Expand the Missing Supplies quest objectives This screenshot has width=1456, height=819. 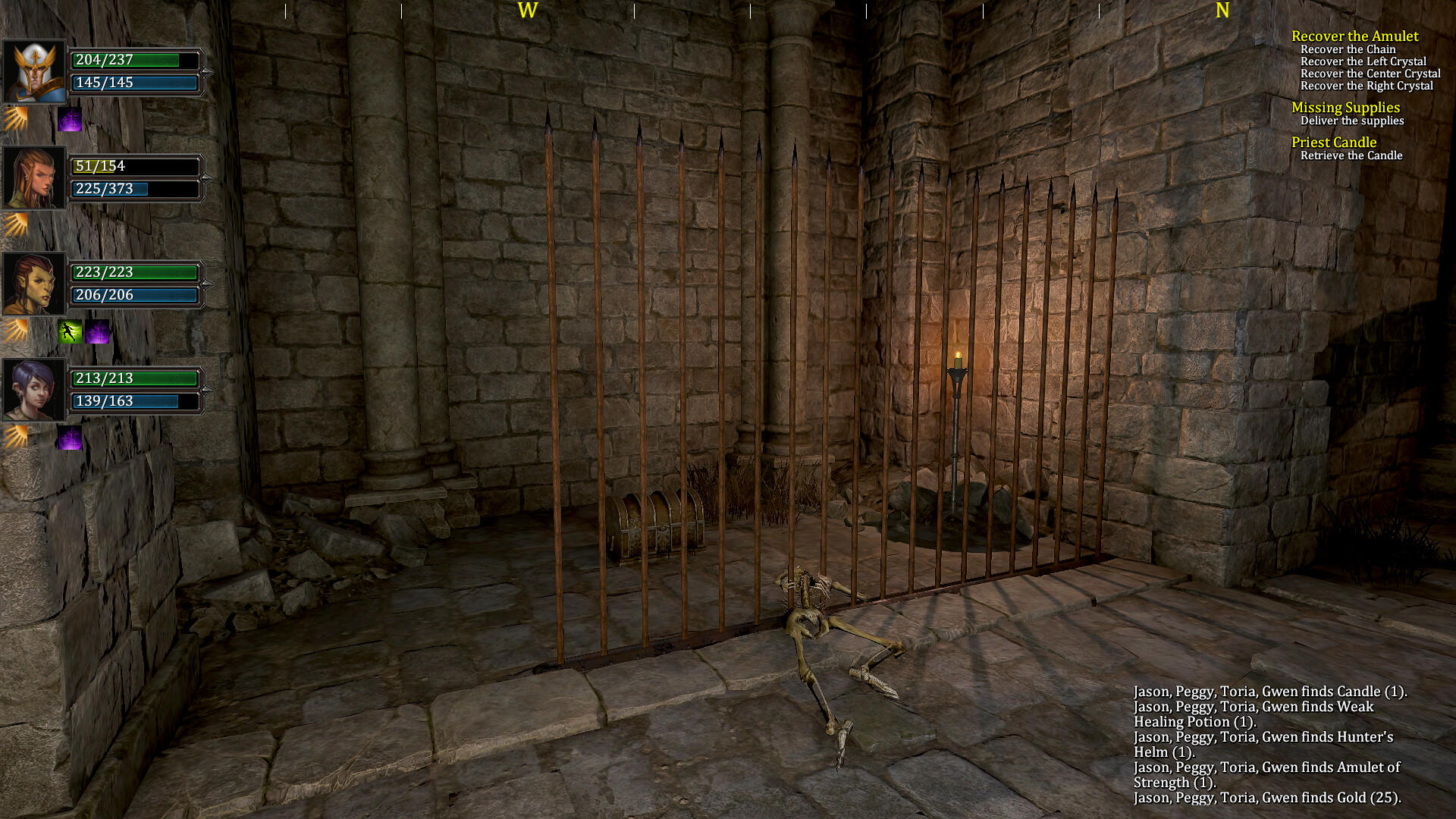click(x=1347, y=107)
